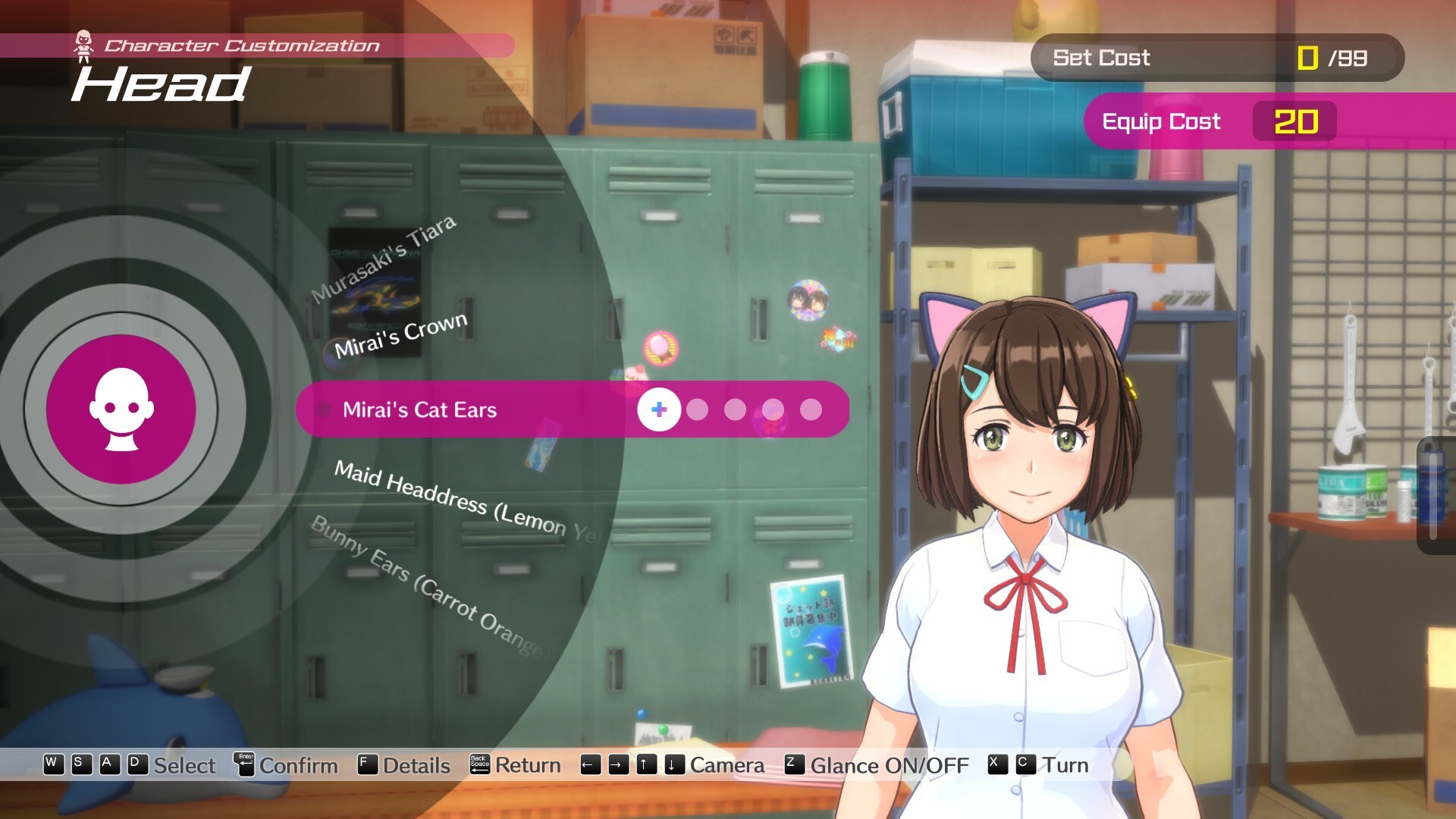Click the Enter key icon for Confirm

[244, 765]
